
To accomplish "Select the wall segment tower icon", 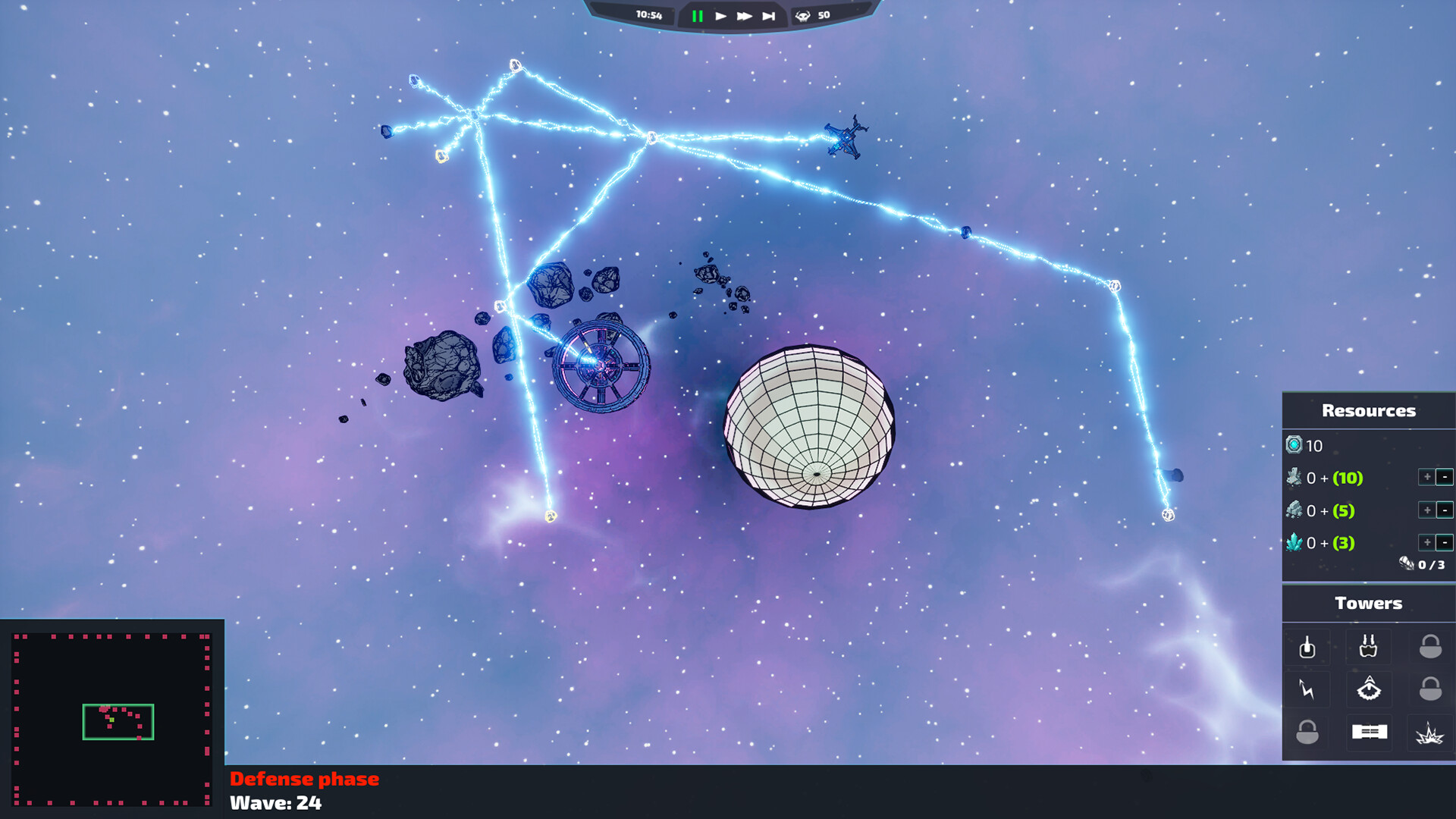I will tap(1370, 732).
